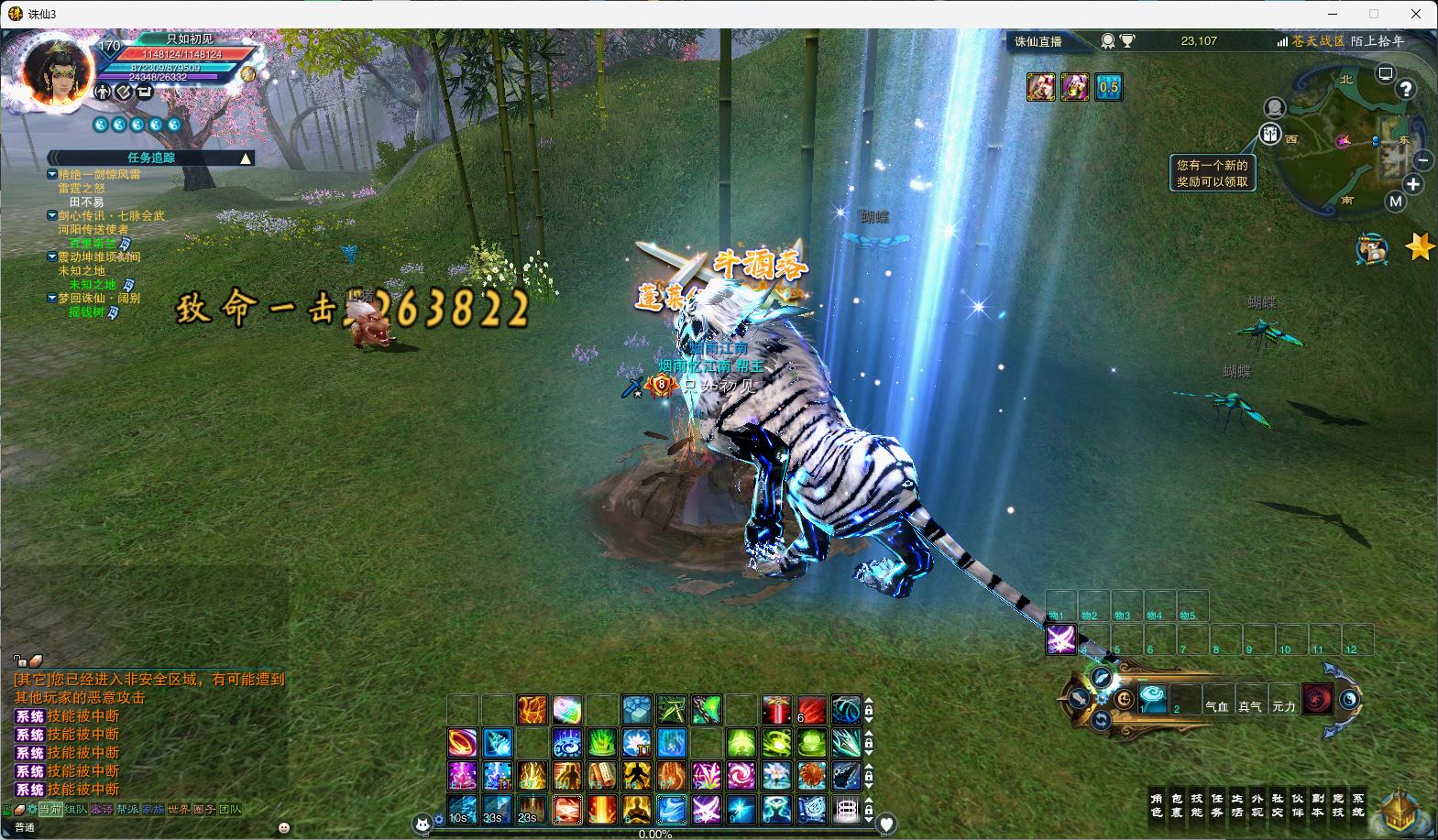Image resolution: width=1438 pixels, height=840 pixels.
Task: Zoom in the minimap with plus button
Action: 1413,184
